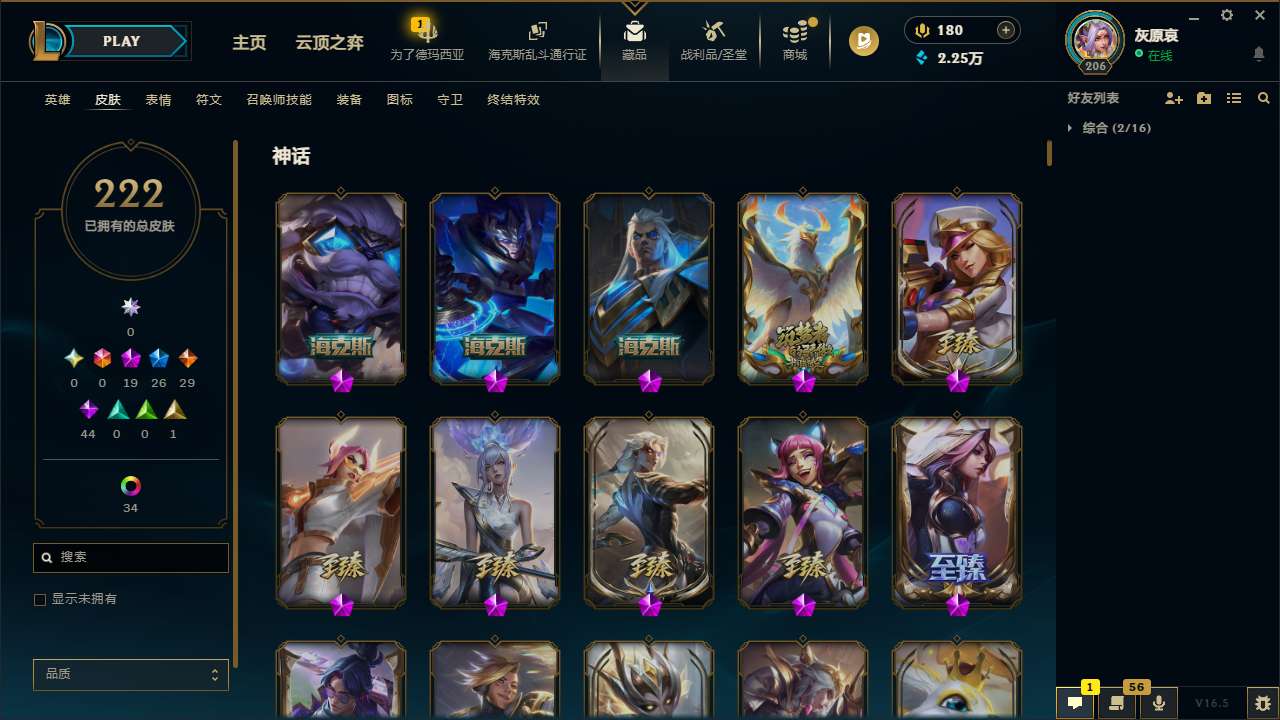
Task: Enable the 显示未拥有 checkbox
Action: click(40, 599)
